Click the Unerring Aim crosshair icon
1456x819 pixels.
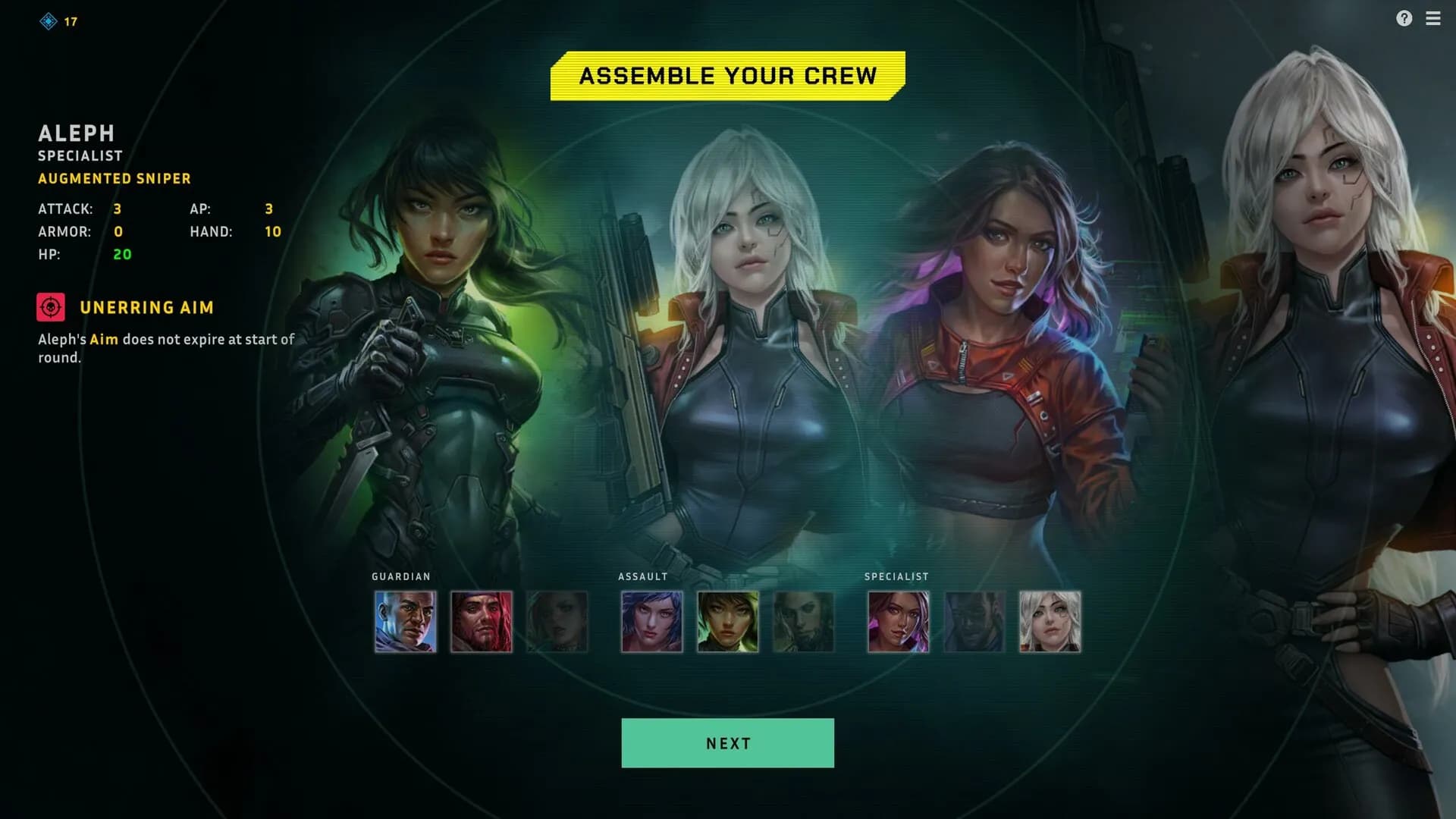[50, 307]
